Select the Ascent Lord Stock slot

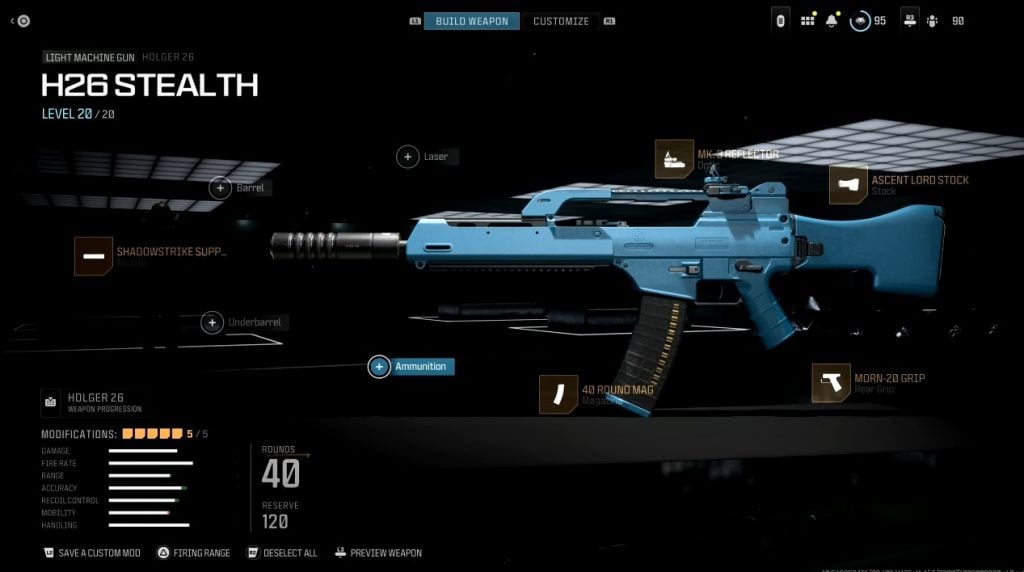848,185
